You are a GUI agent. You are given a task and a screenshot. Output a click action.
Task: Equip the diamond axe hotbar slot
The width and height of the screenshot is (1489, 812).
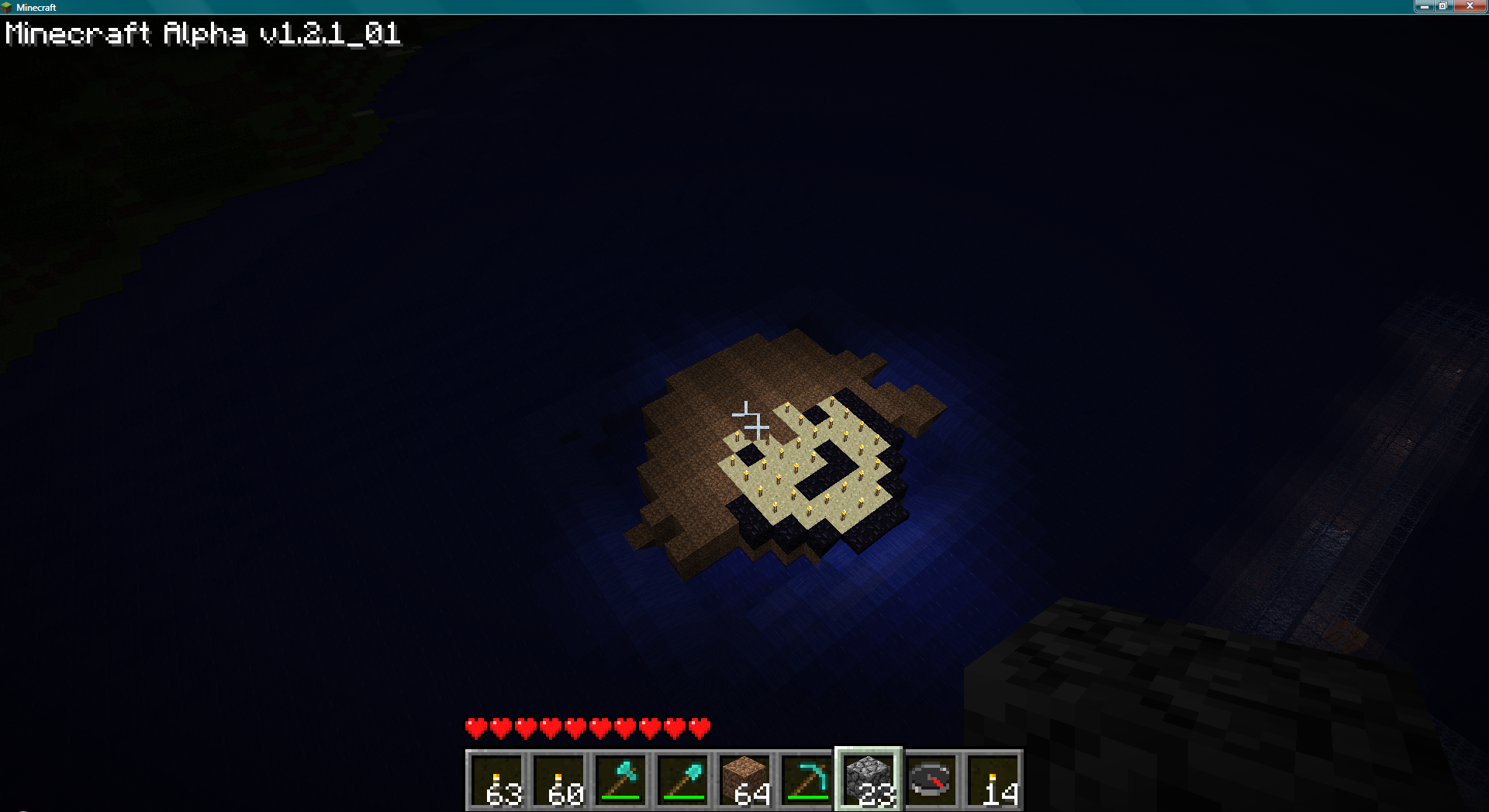[x=620, y=779]
